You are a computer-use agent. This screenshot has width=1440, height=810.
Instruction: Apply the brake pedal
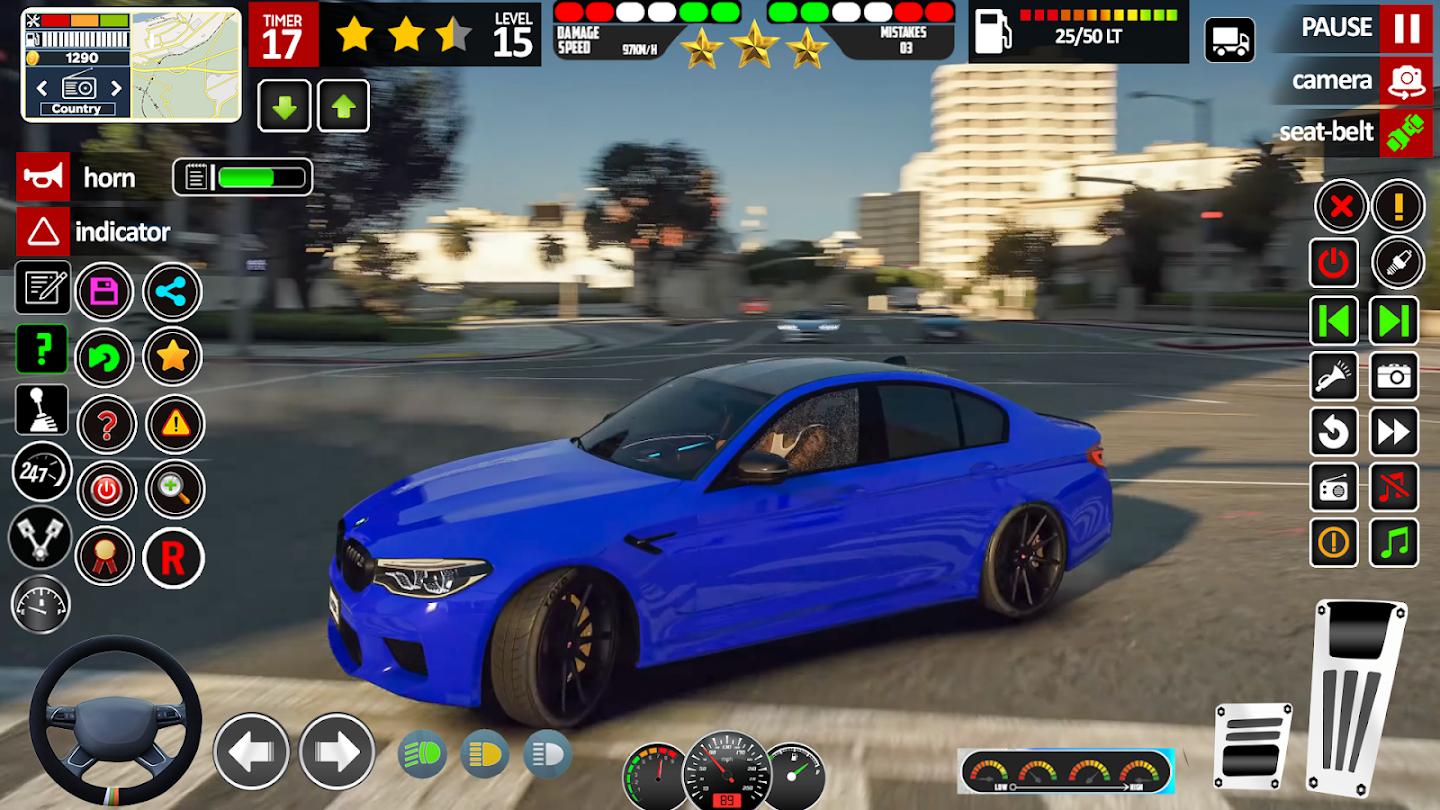[x=1252, y=744]
